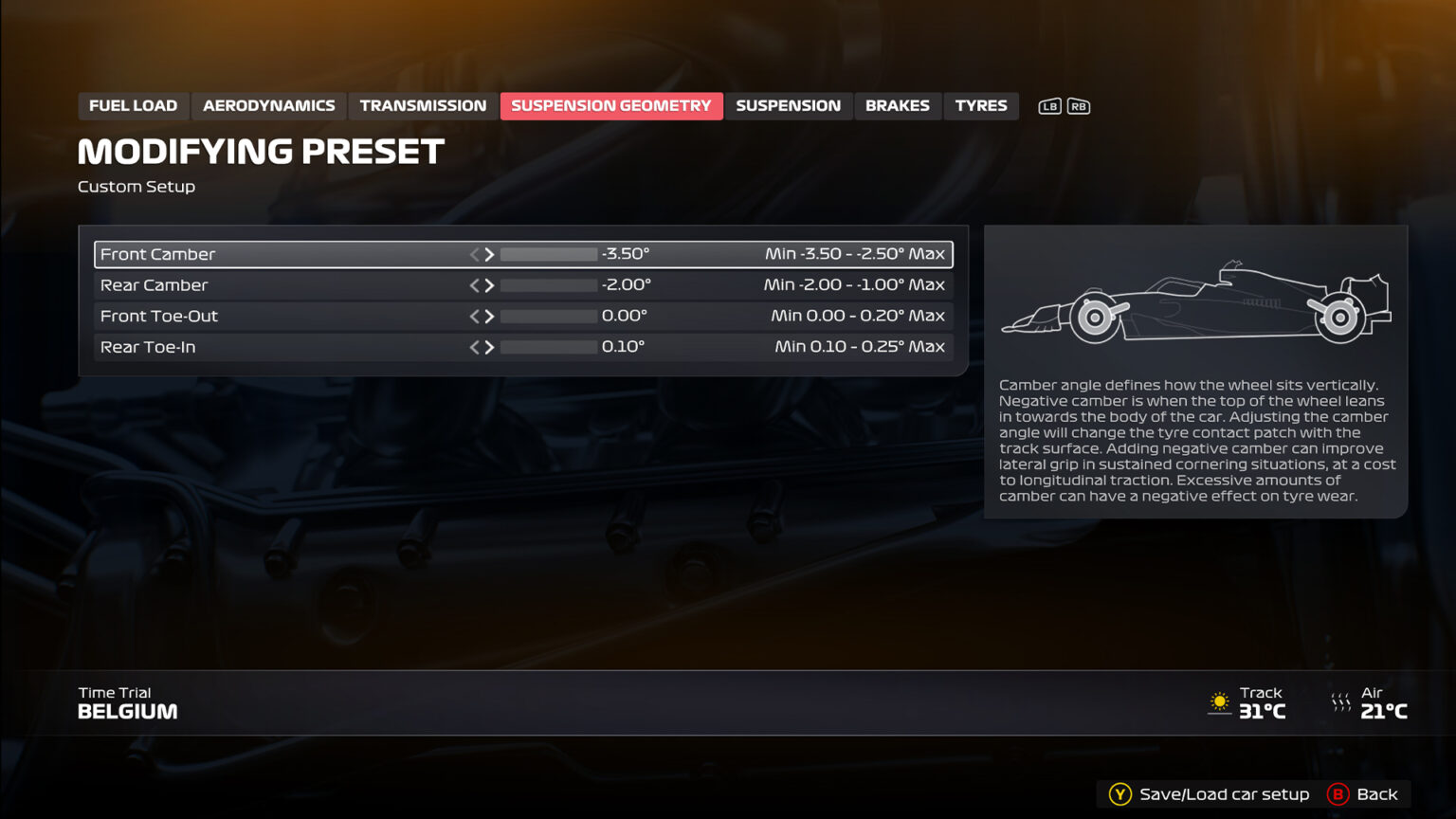Switch to the Tyres tab
Screen dimensions: 1456x819
point(980,106)
